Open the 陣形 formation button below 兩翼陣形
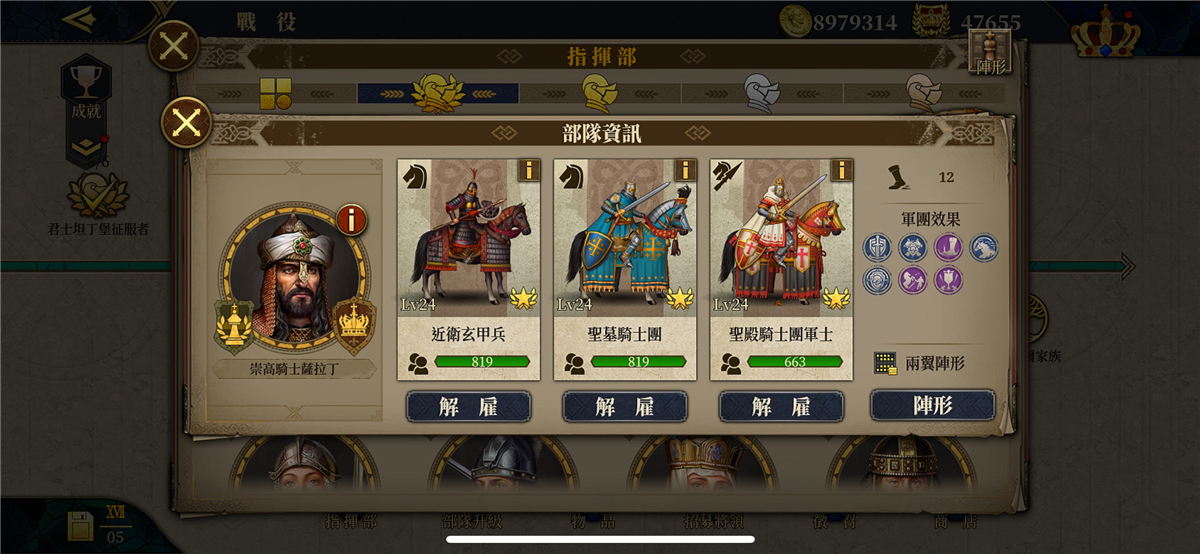Screen dimensions: 1200x554 click(932, 405)
